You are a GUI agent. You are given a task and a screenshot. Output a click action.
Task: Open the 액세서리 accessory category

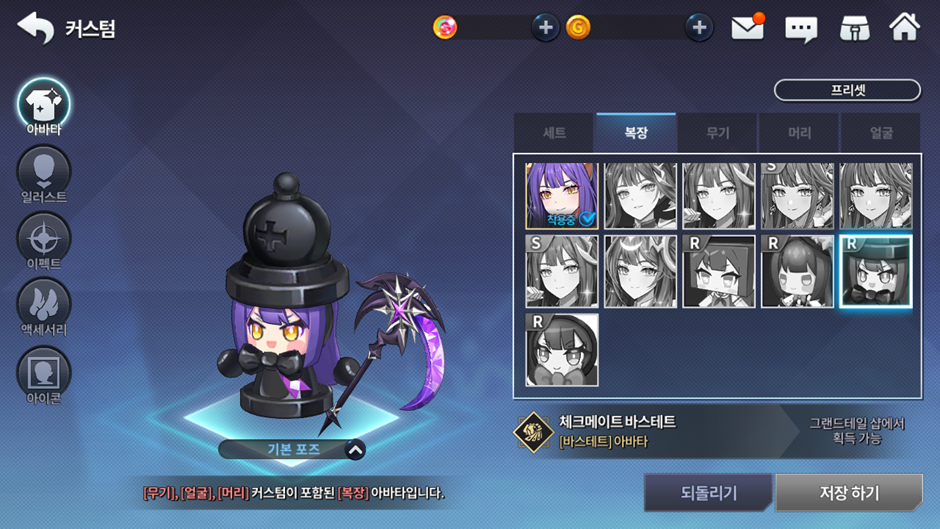43,306
